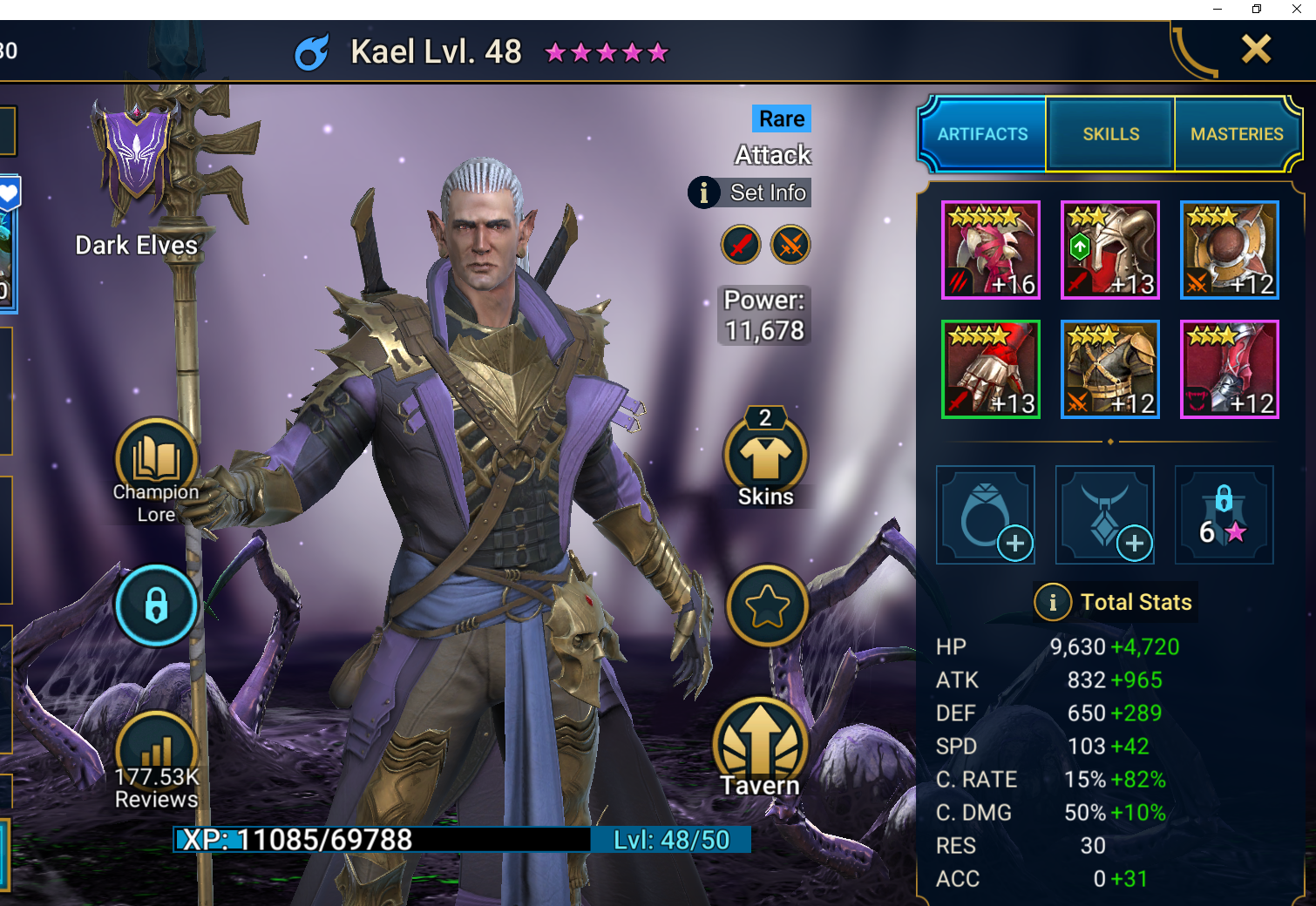Click the 177.53K Reviews icon

[155, 750]
